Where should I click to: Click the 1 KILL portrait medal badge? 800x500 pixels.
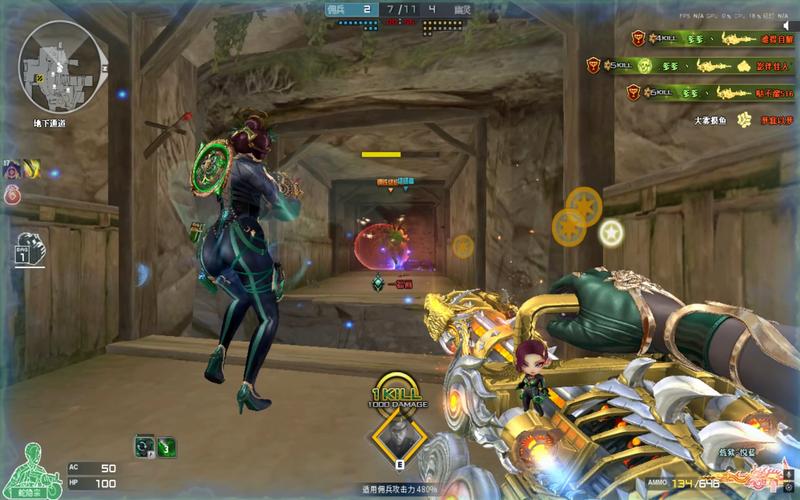click(400, 436)
